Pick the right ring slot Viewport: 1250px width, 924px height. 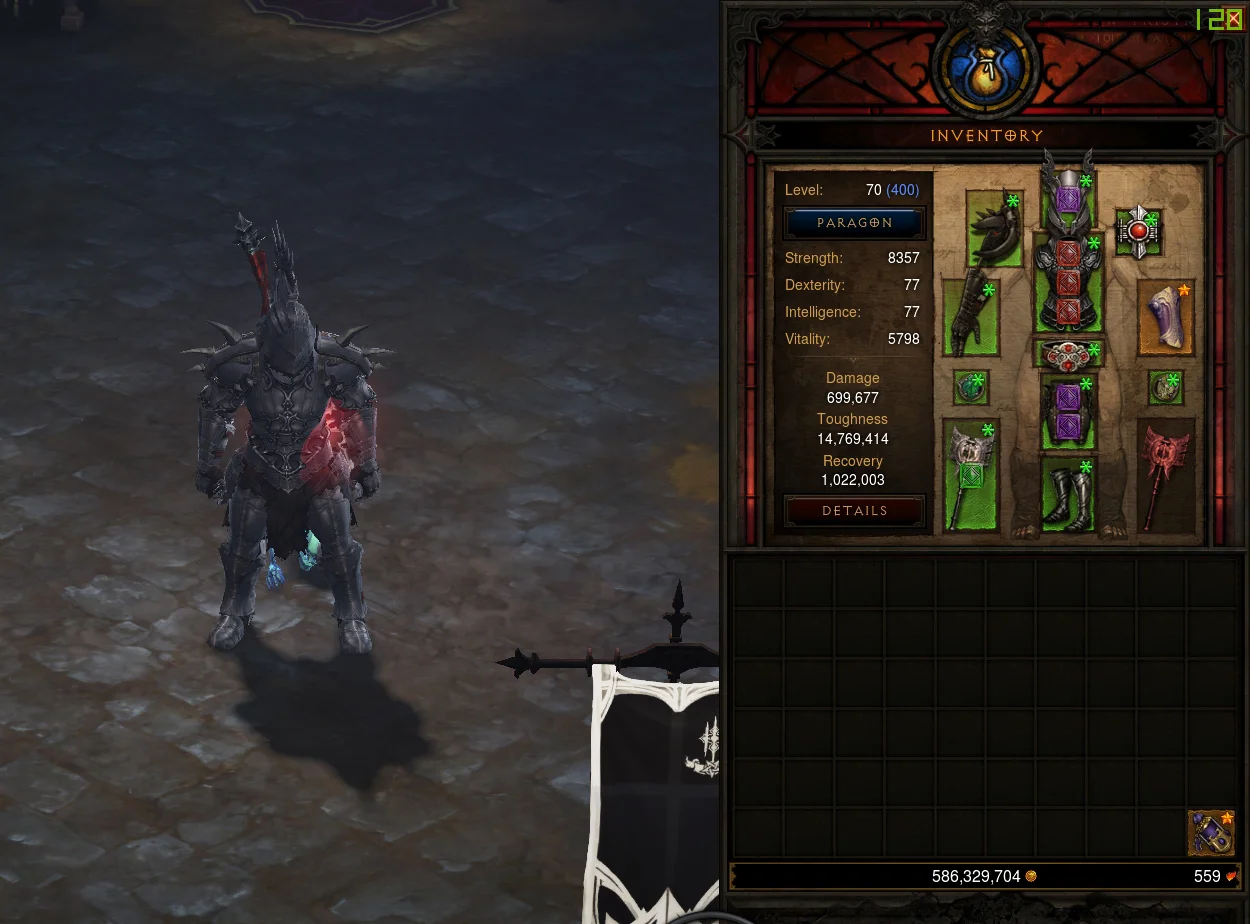[1165, 388]
